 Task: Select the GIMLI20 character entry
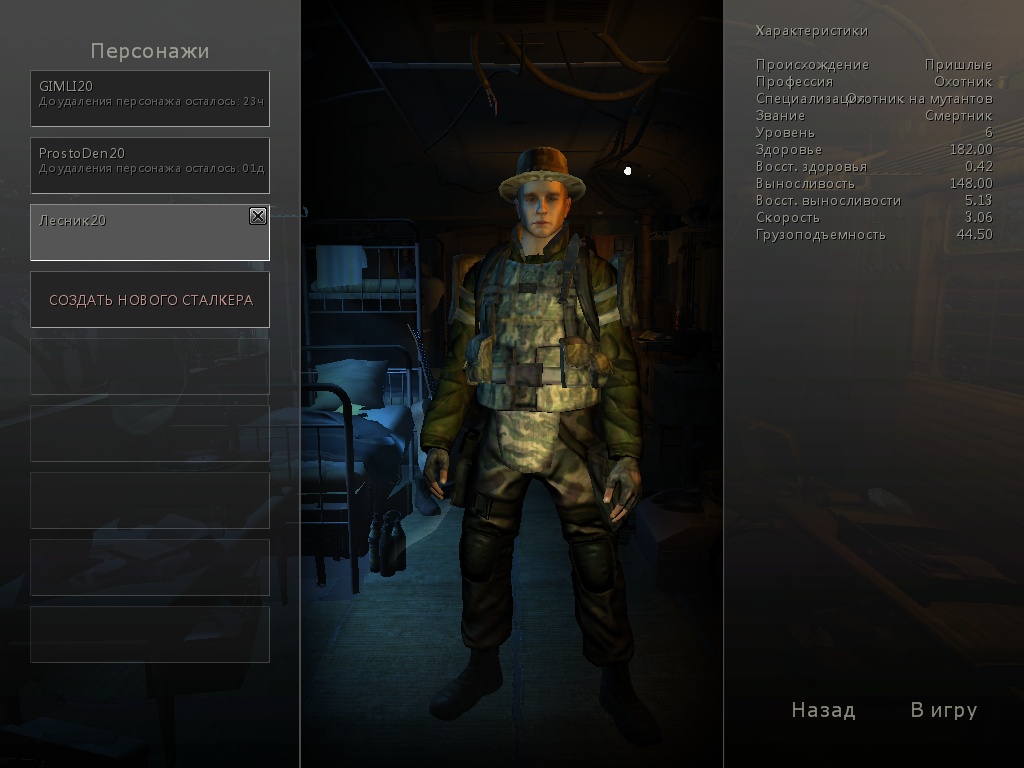point(150,98)
